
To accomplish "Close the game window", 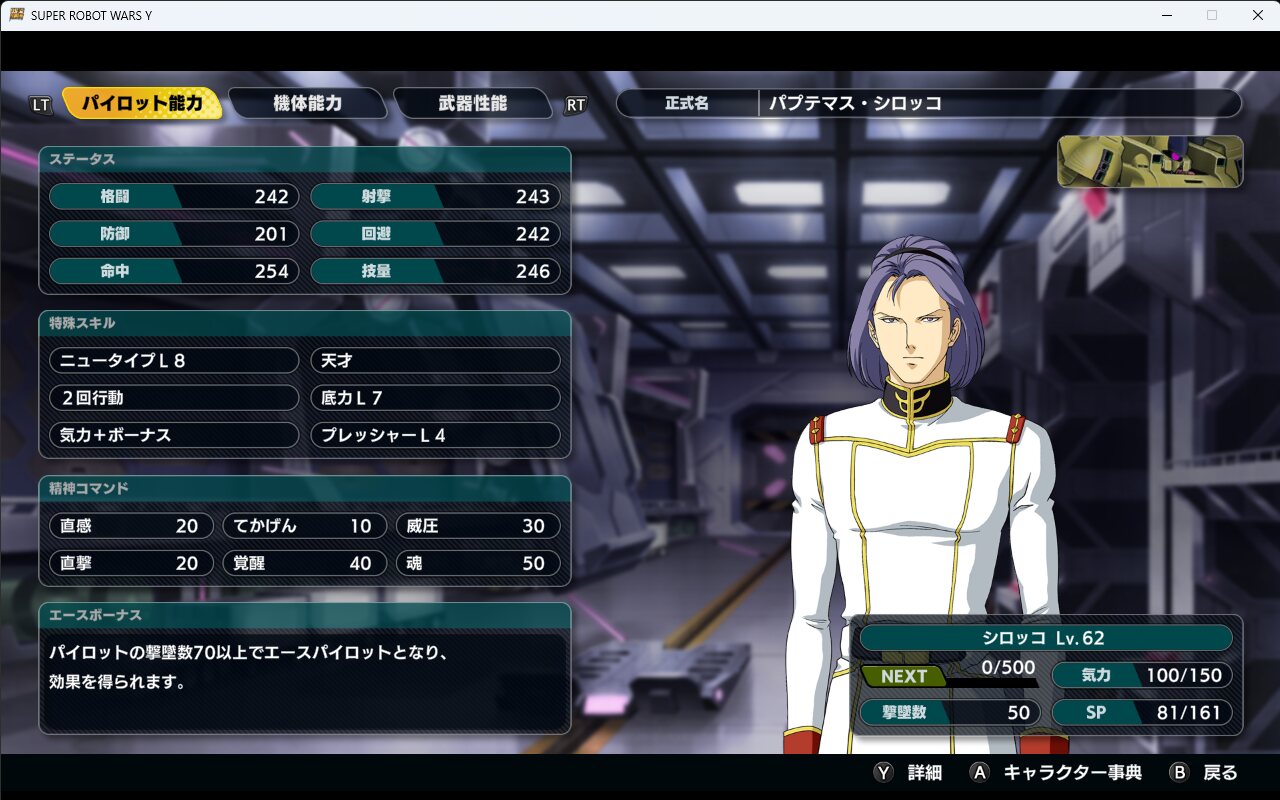I will 1257,15.
